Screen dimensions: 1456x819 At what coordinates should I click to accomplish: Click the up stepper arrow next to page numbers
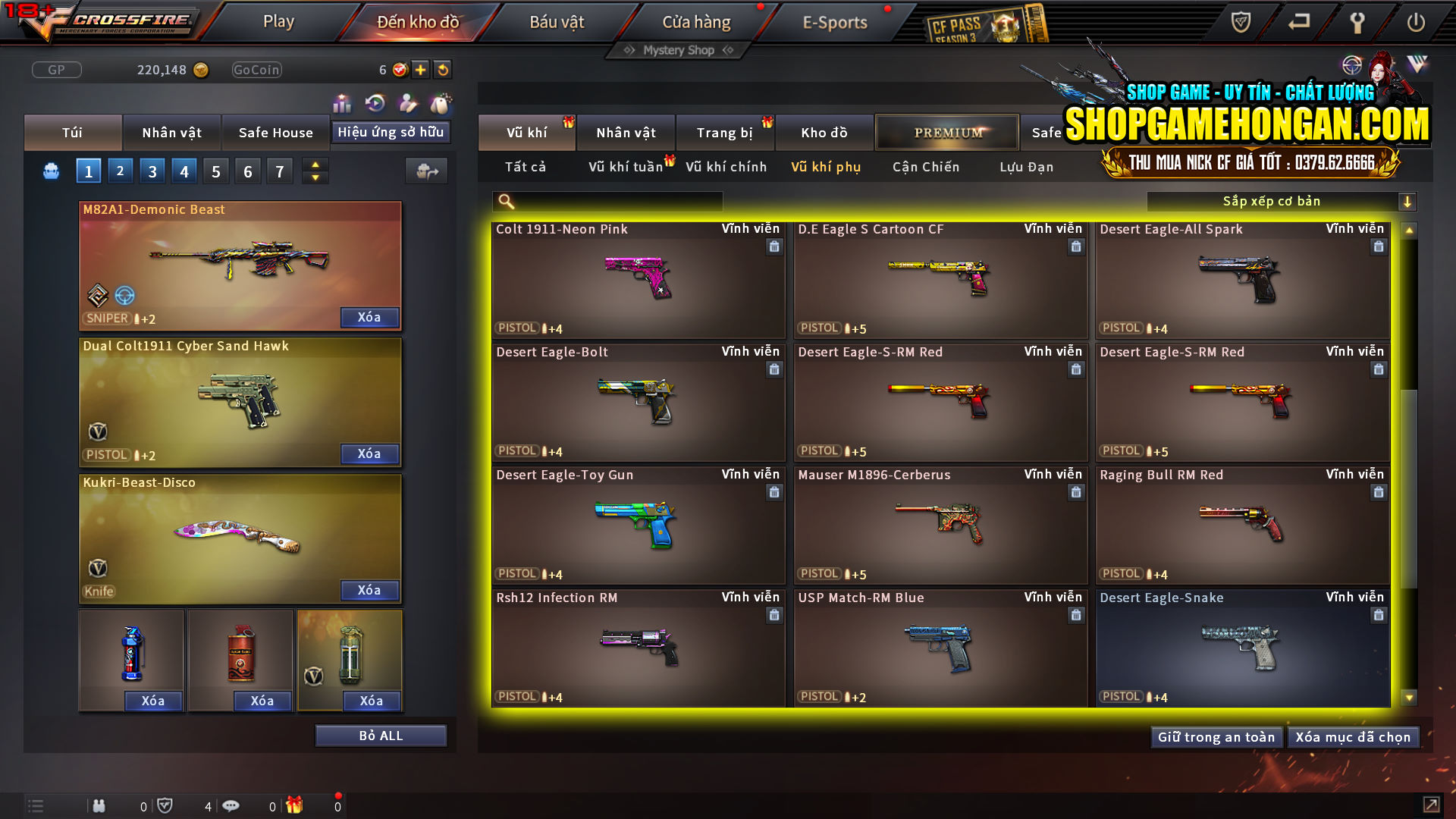pyautogui.click(x=315, y=164)
